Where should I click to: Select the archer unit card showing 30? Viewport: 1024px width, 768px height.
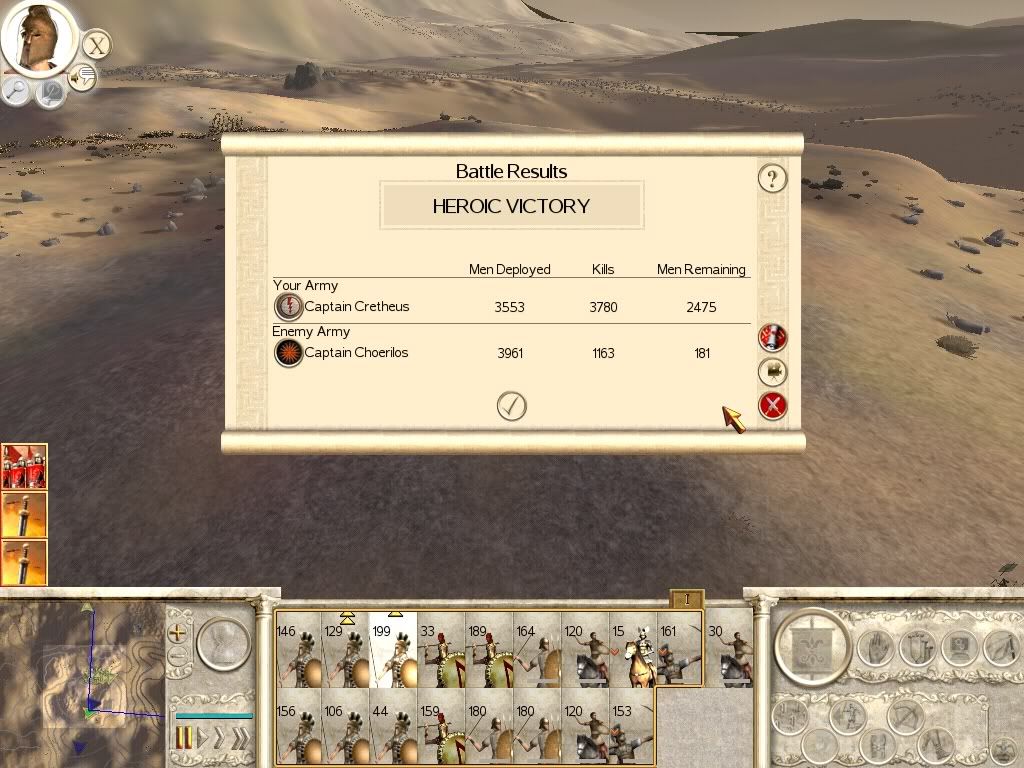point(729,650)
